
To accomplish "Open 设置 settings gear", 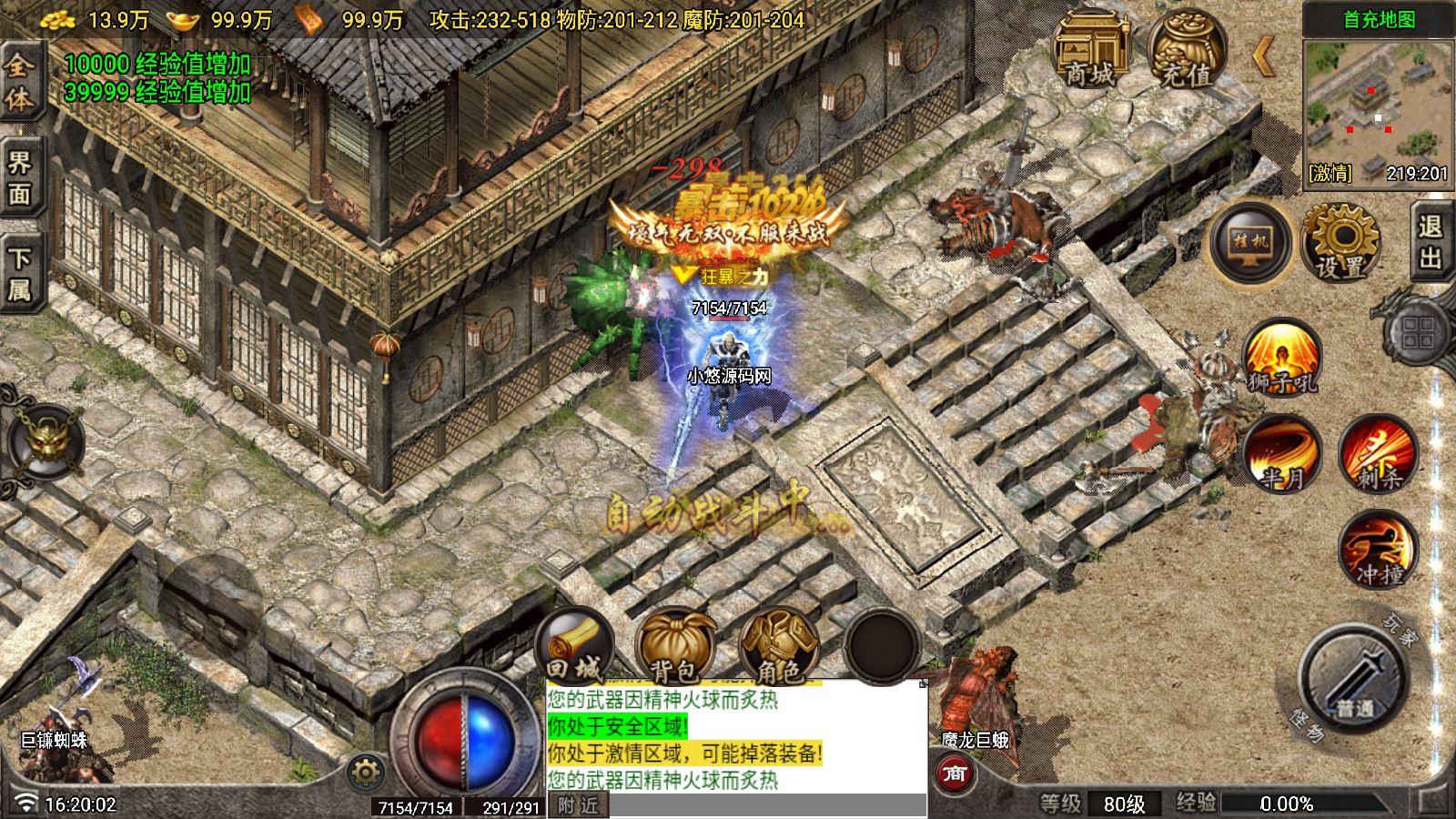I will click(x=1341, y=242).
